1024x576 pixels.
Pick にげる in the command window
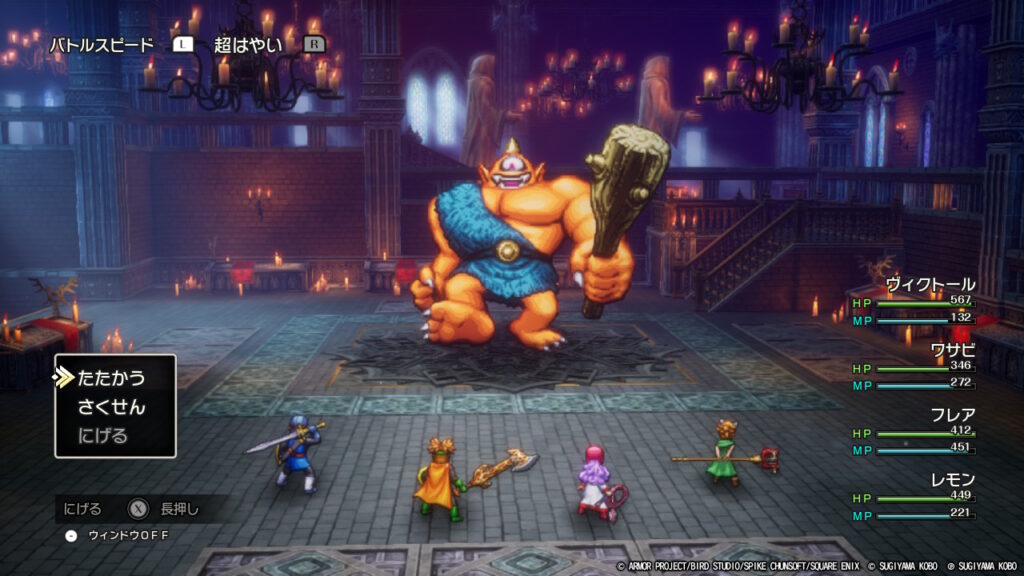(103, 436)
